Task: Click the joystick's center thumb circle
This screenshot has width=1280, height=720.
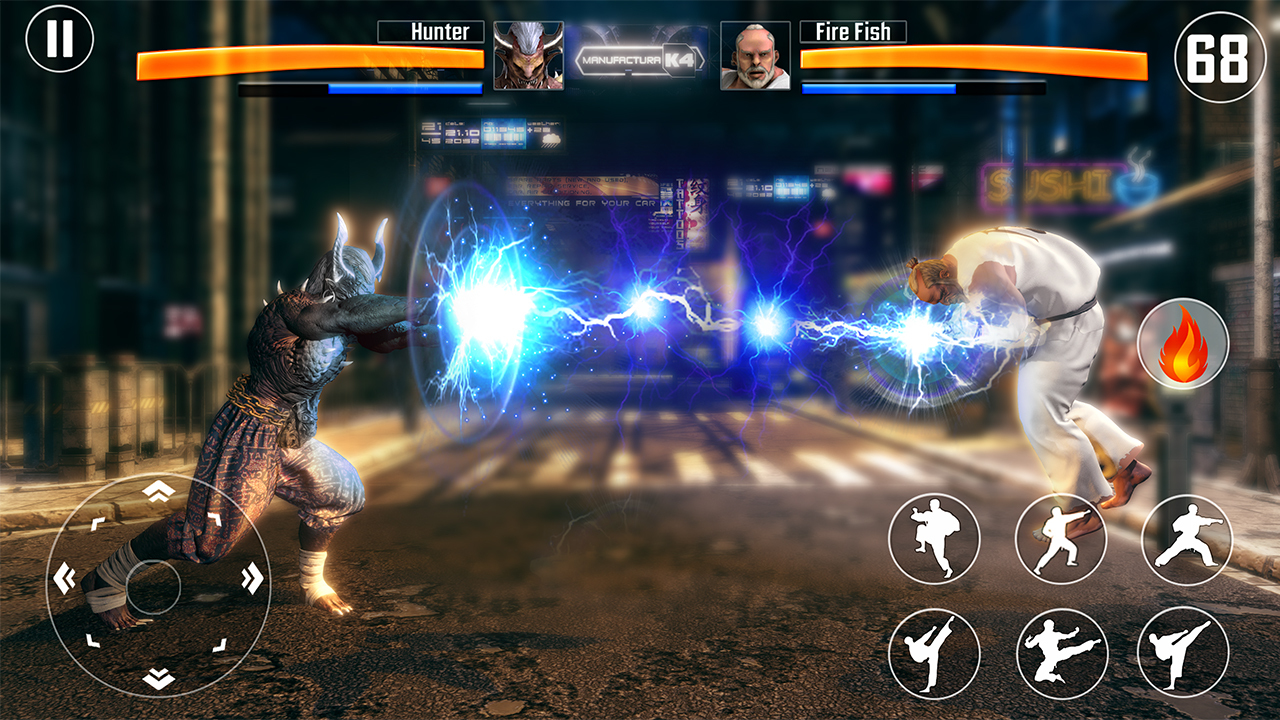Action: [154, 586]
